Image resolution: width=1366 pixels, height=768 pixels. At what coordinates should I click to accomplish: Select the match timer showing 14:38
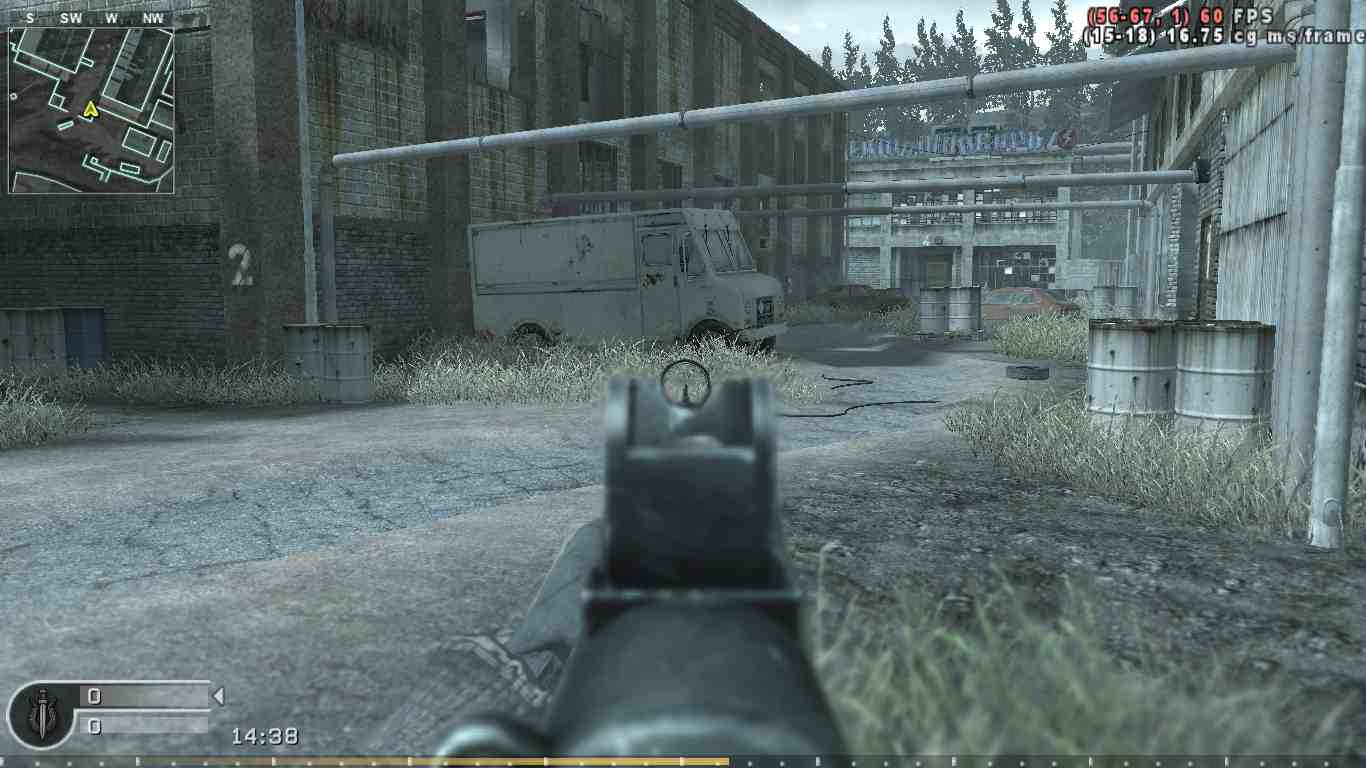(x=264, y=735)
